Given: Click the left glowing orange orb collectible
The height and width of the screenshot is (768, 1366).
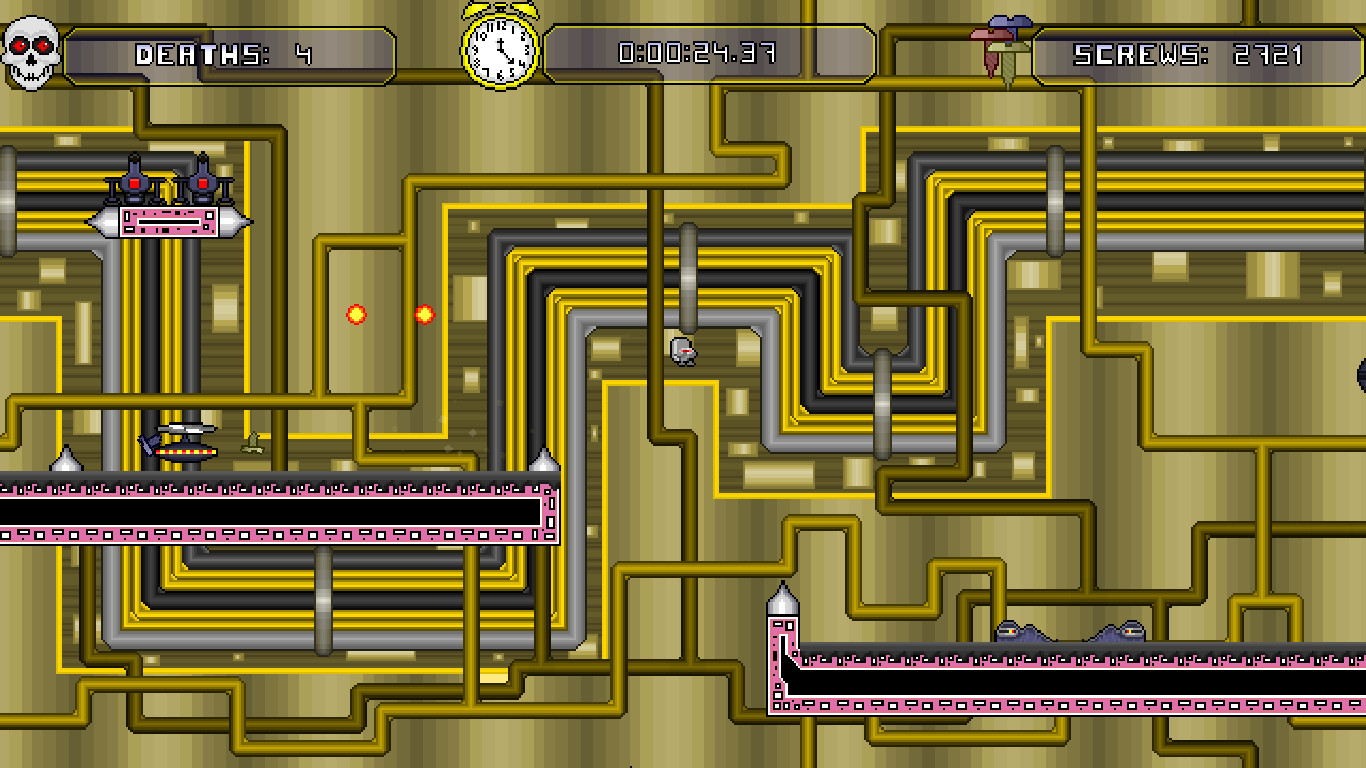Looking at the screenshot, I should coord(355,313).
